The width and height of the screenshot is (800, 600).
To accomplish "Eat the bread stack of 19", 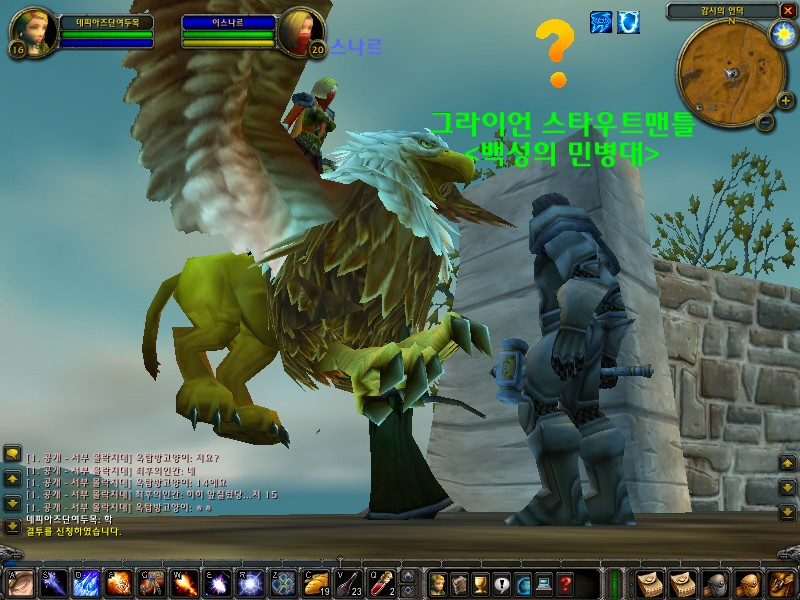I will [x=316, y=583].
